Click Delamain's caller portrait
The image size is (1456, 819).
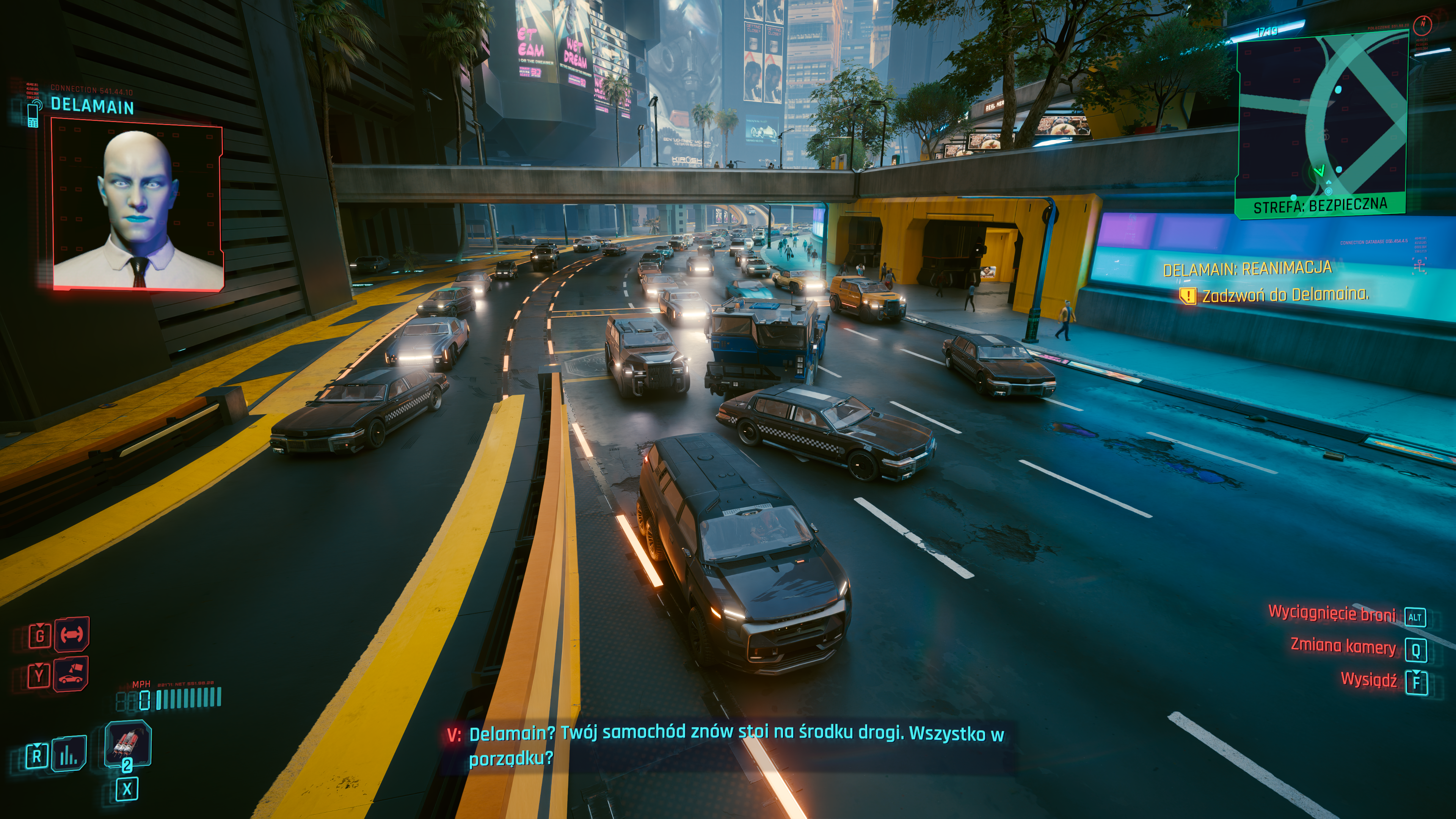click(x=137, y=207)
